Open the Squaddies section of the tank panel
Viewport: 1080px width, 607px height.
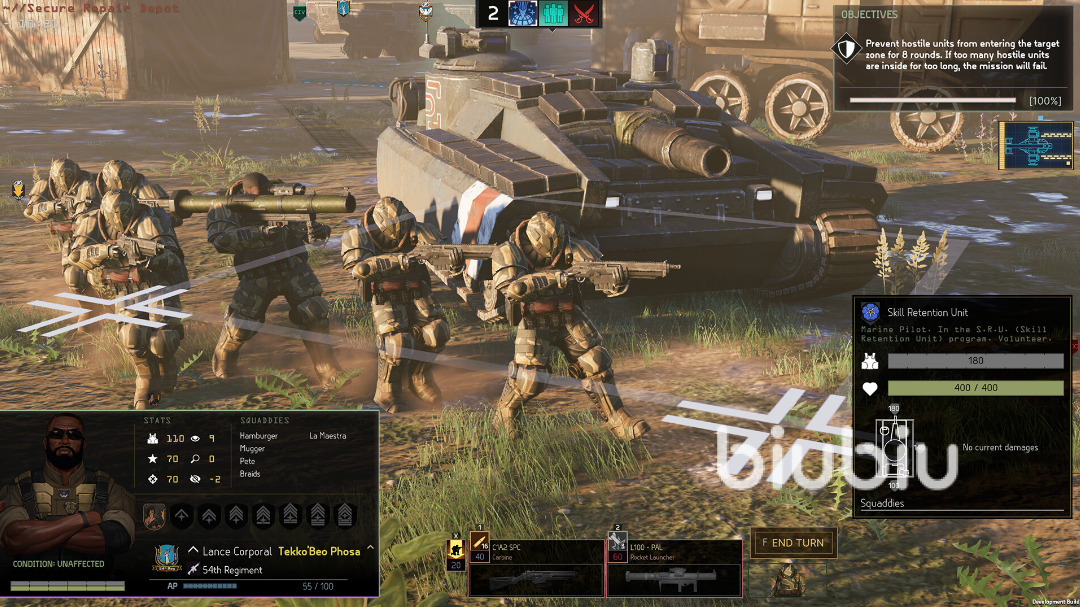(882, 503)
